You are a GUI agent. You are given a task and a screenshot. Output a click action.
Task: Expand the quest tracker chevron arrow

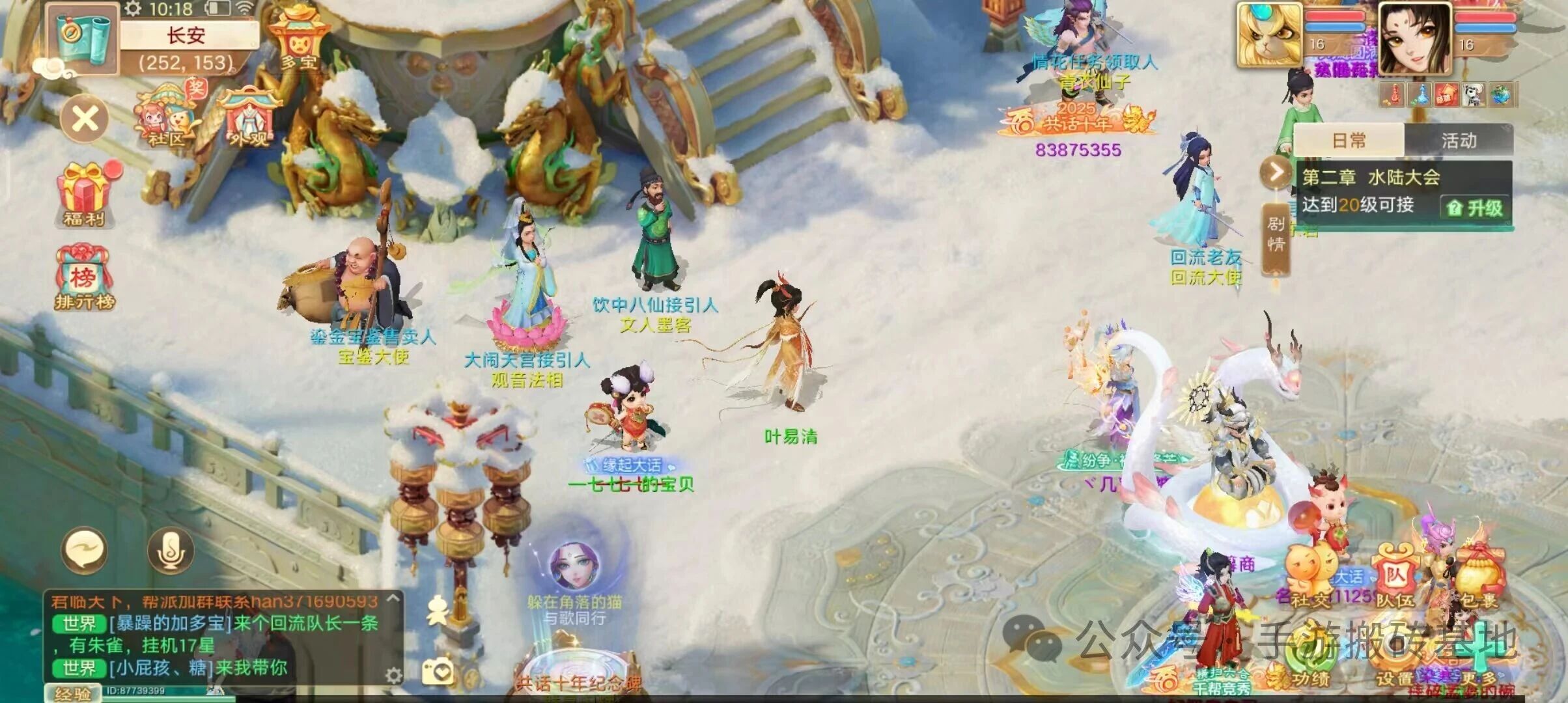click(x=1278, y=171)
